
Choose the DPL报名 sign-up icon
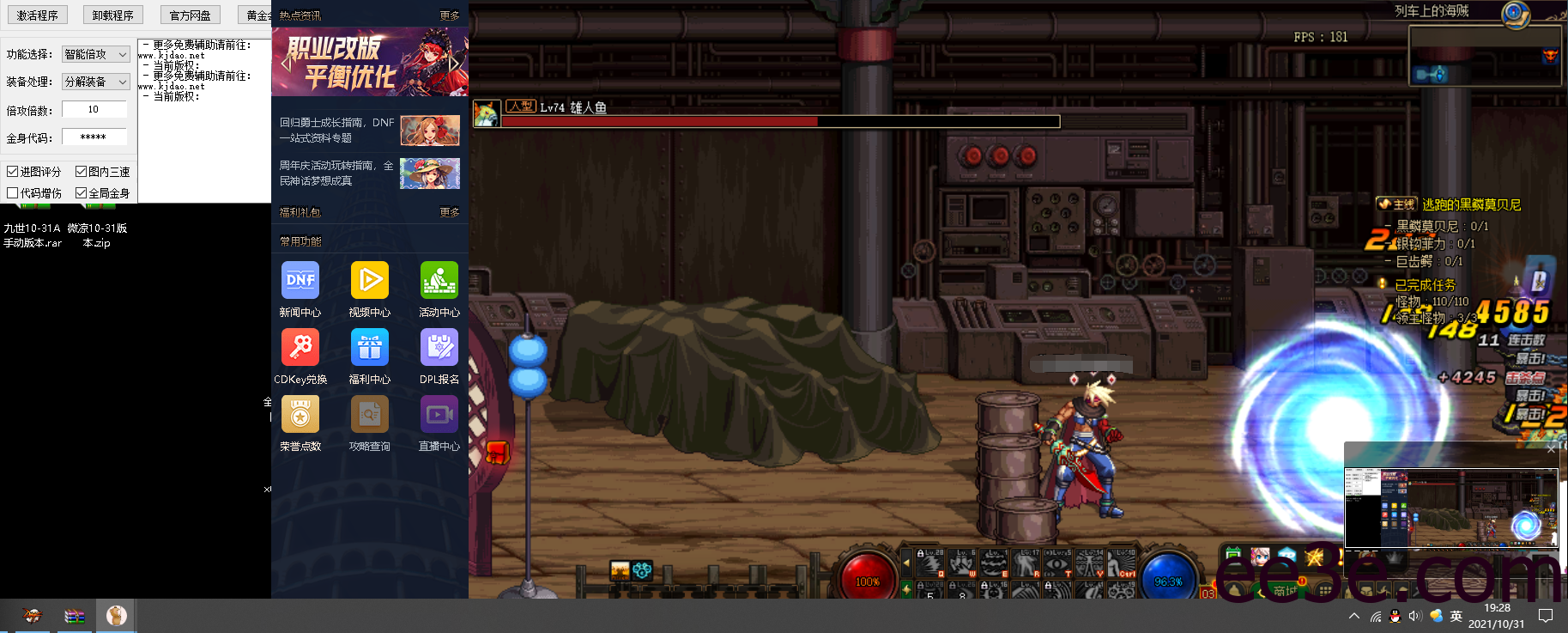pyautogui.click(x=439, y=348)
